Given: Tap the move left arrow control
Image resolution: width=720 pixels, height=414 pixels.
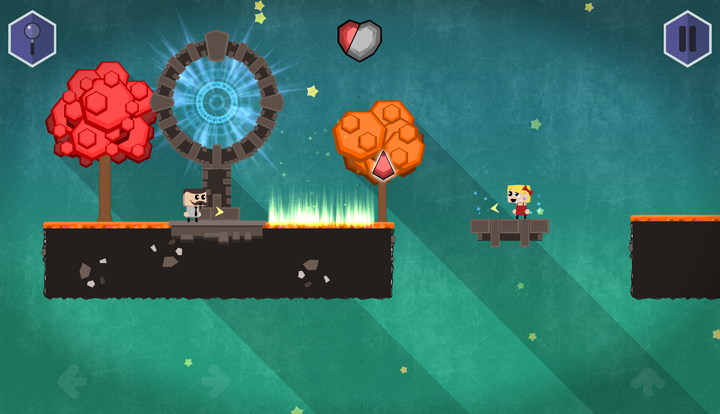Looking at the screenshot, I should tap(72, 381).
